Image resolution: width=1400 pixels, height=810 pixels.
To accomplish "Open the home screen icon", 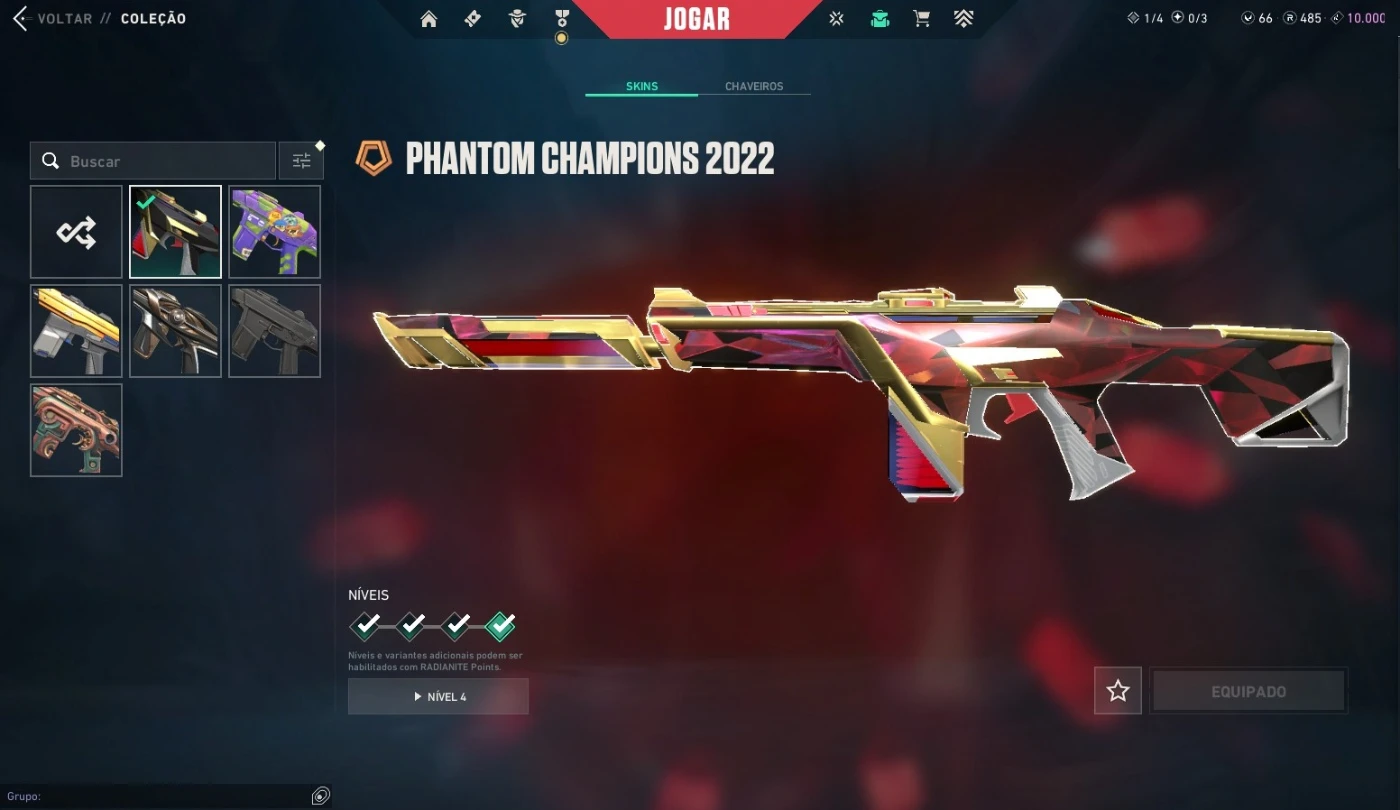I will coord(429,19).
